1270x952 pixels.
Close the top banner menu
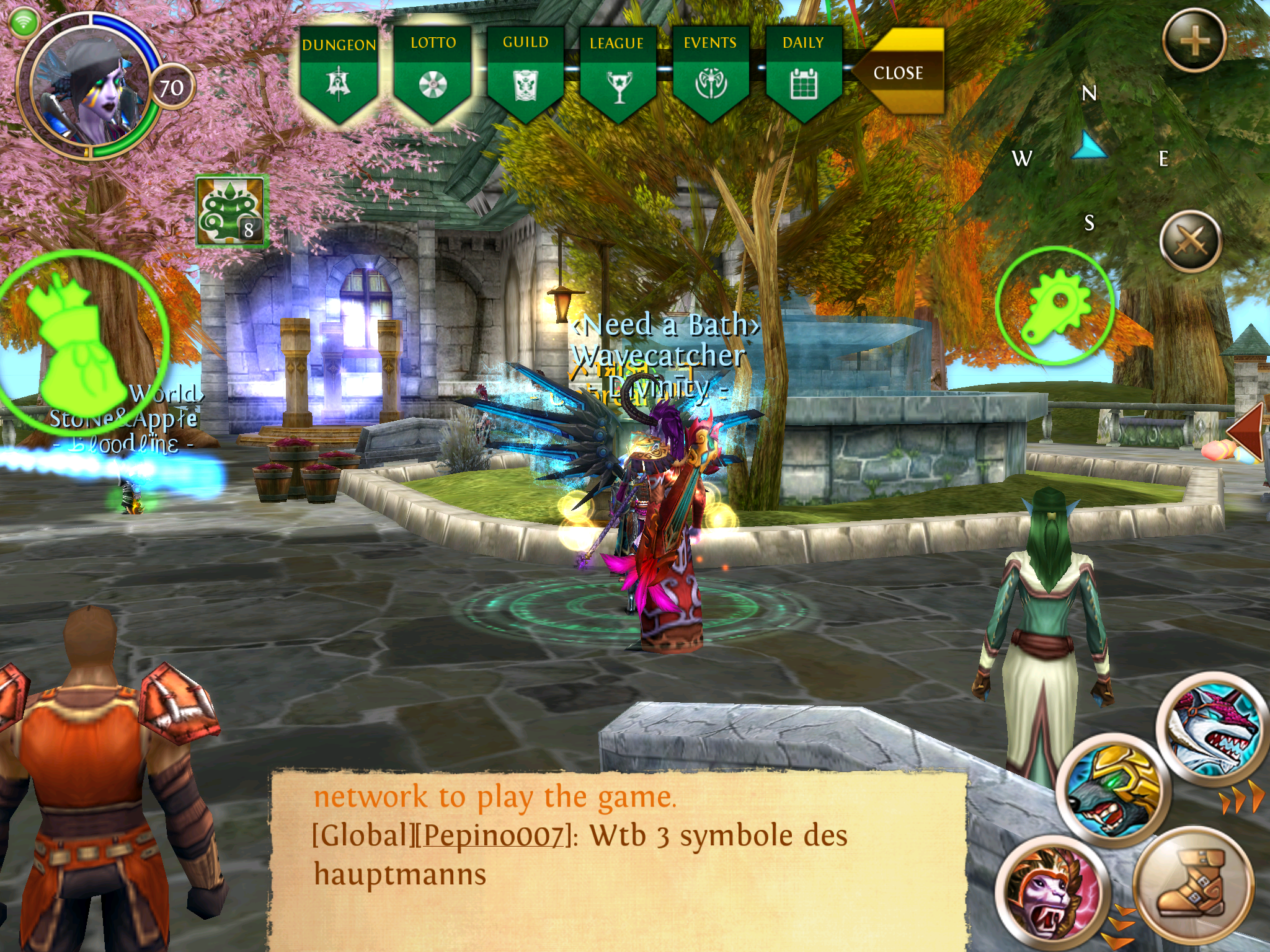pyautogui.click(x=899, y=73)
